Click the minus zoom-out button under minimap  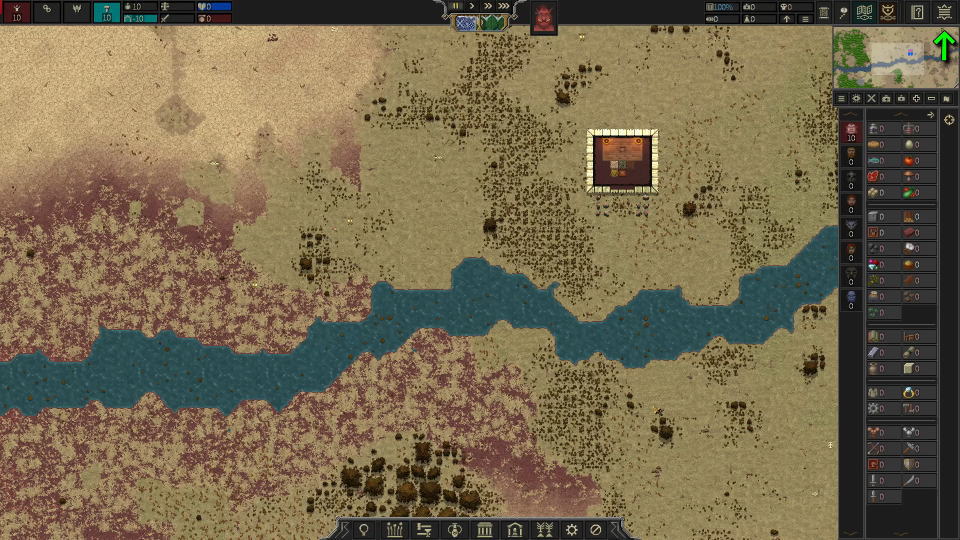coord(931,99)
